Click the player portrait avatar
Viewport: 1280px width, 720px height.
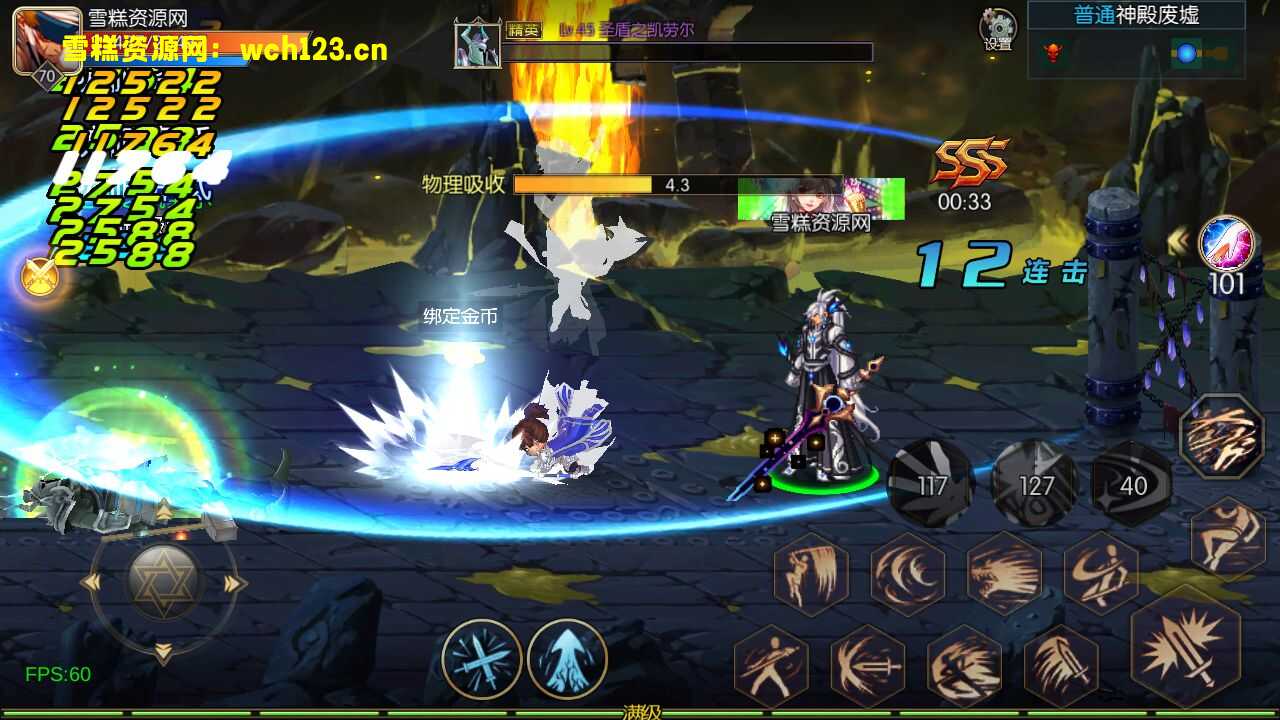coord(46,40)
